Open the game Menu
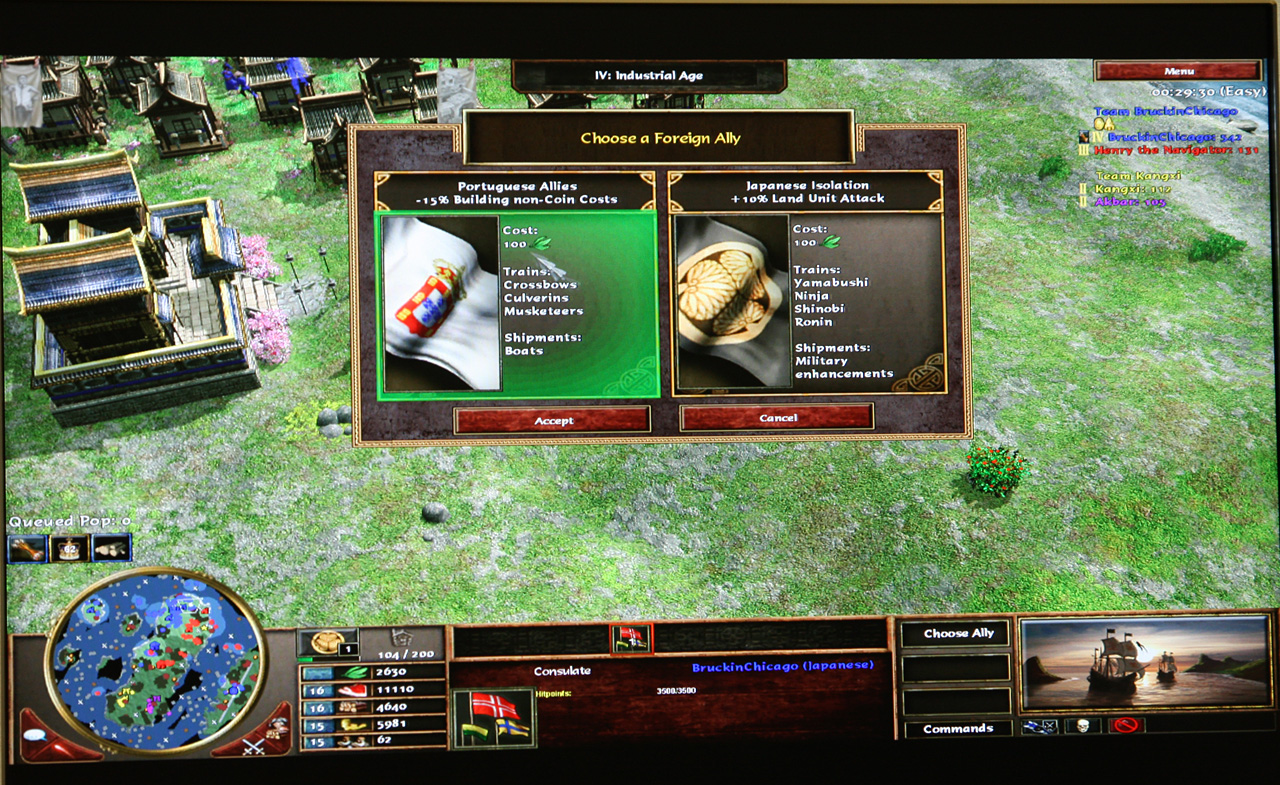This screenshot has height=785, width=1280. pyautogui.click(x=1178, y=71)
